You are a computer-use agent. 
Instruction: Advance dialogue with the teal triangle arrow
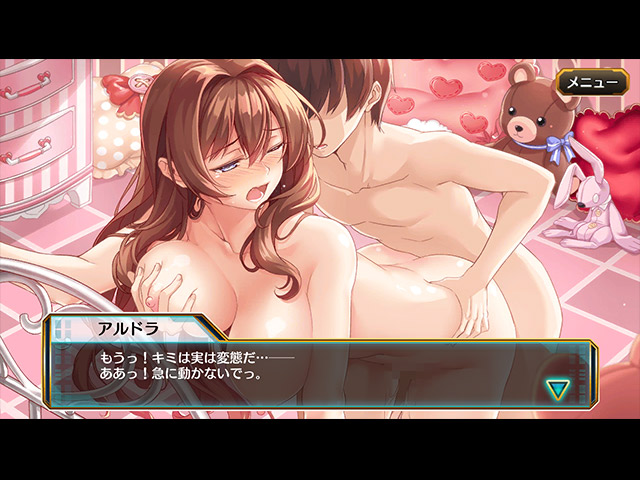coord(555,388)
